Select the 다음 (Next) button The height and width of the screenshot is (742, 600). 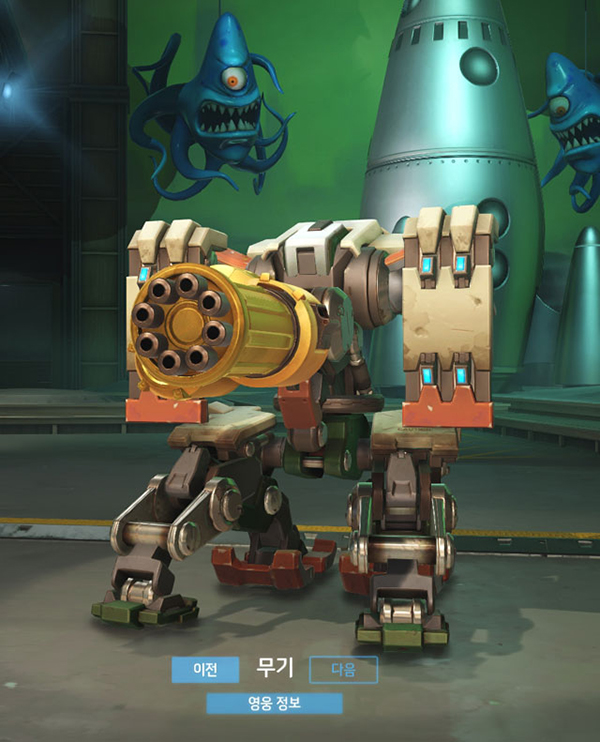343,669
